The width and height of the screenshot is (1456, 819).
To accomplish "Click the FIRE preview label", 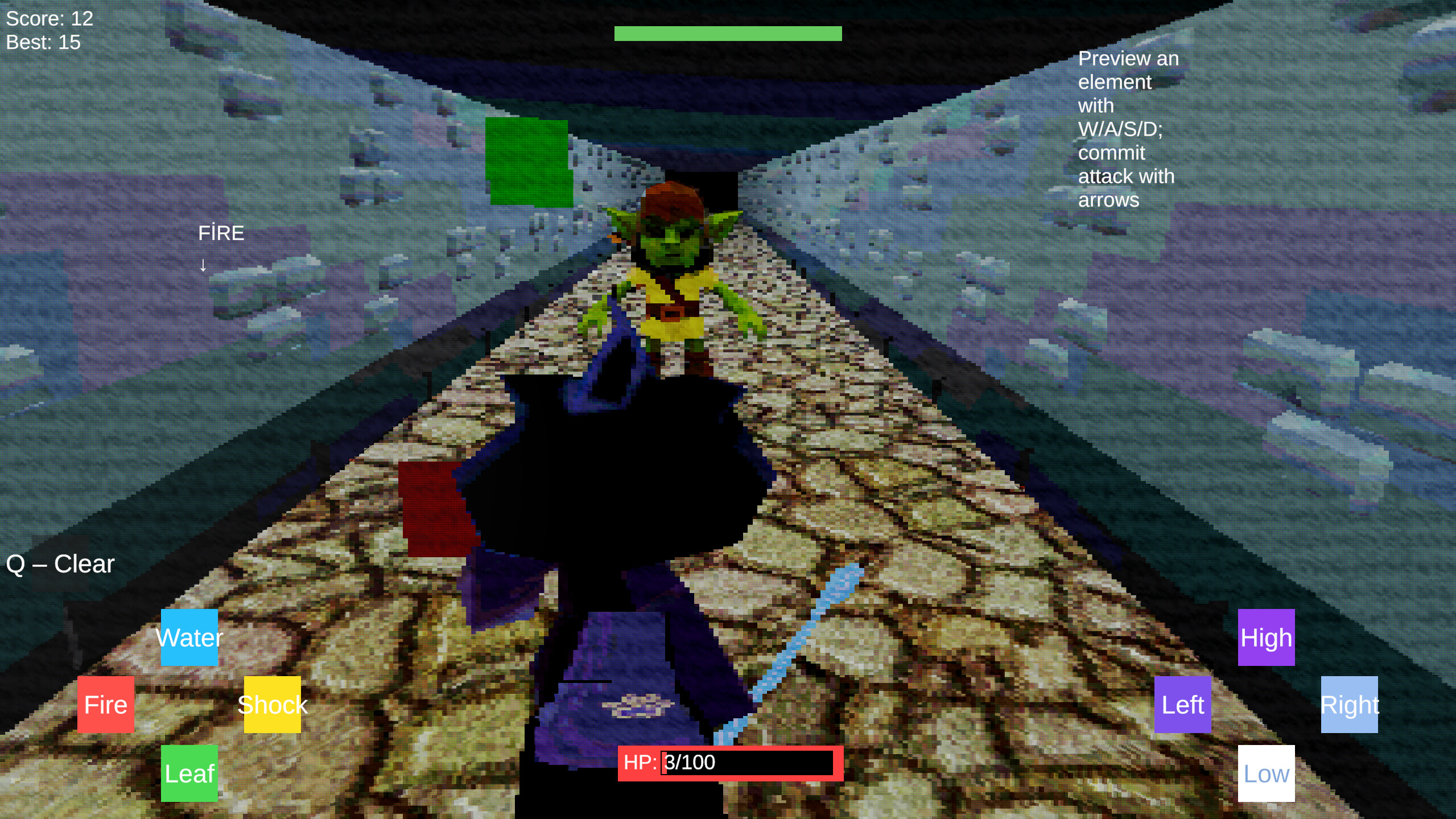I will [221, 232].
